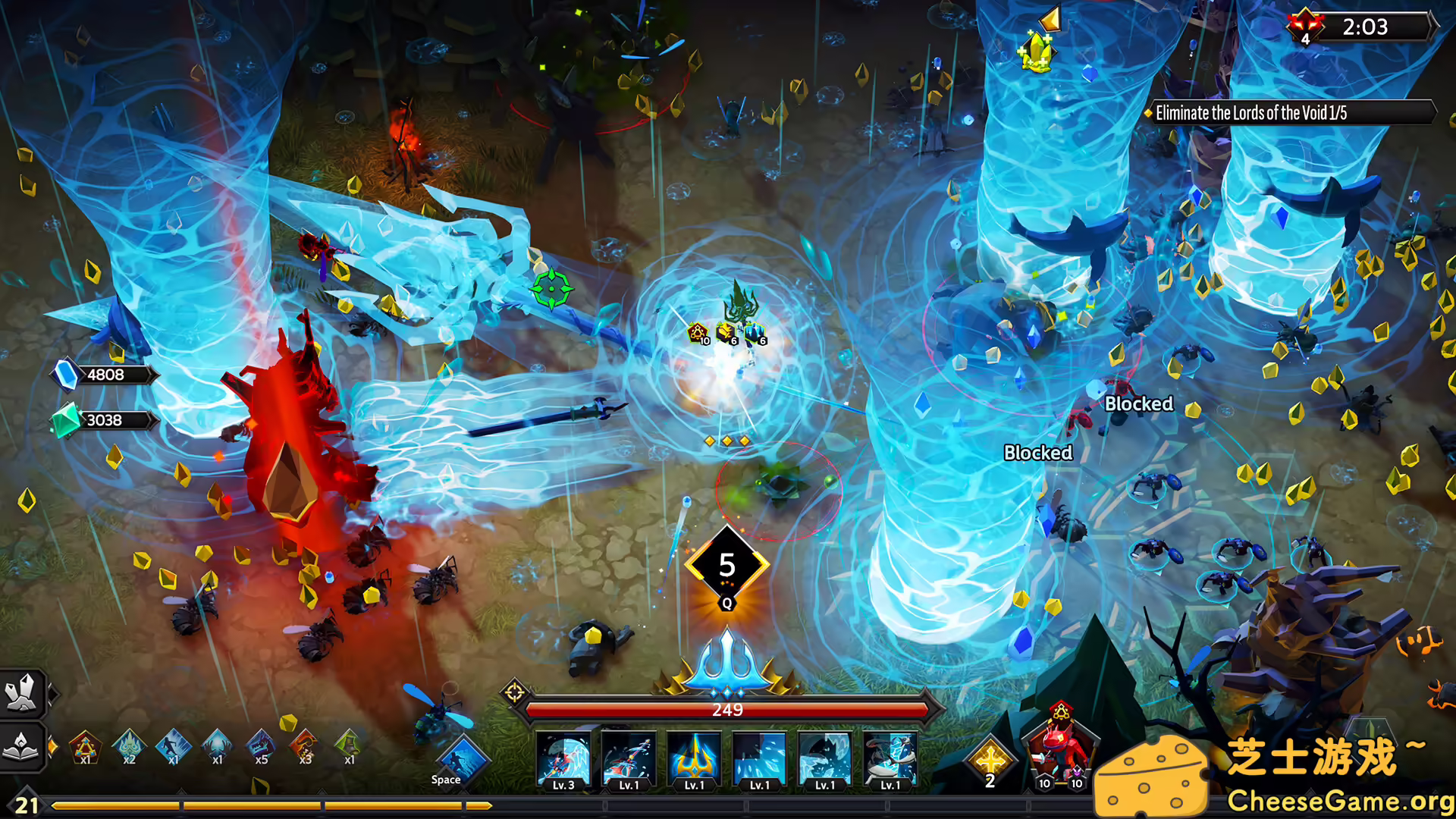Expand the x1 golden triangle relic
Image resolution: width=1456 pixels, height=819 pixels.
86,747
